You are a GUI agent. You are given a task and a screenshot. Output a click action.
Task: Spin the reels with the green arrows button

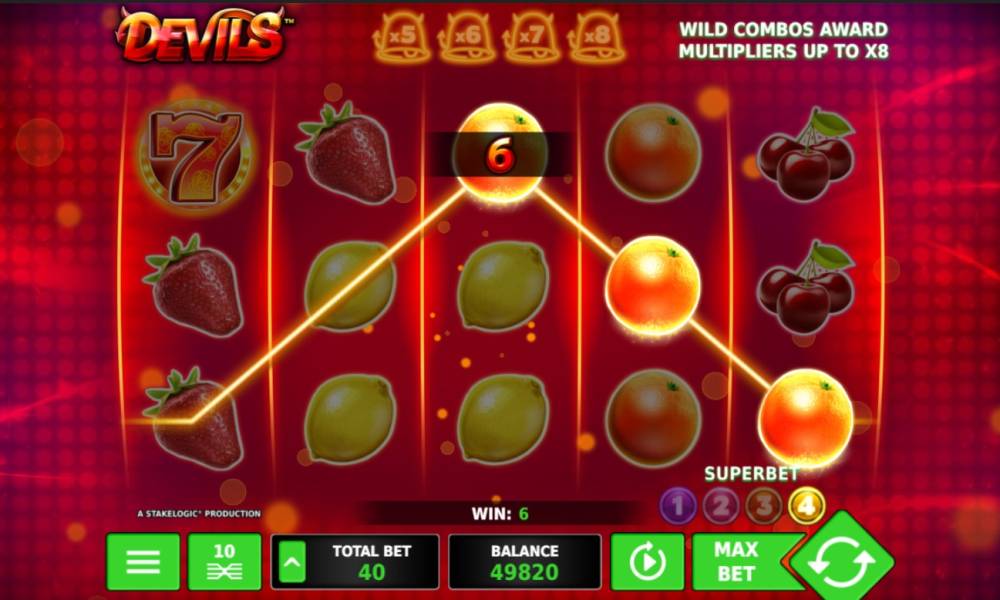[842, 562]
